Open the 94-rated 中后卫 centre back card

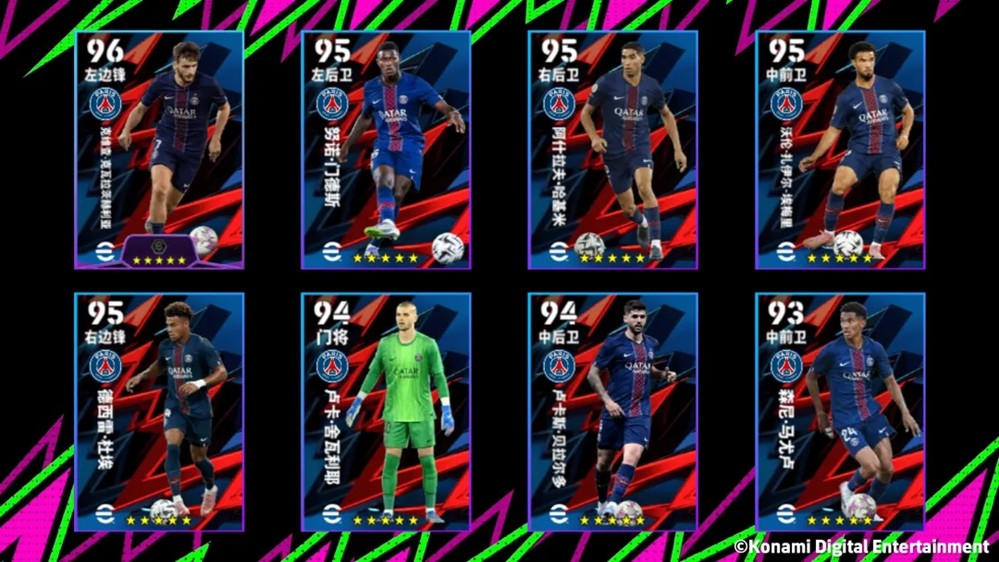(x=613, y=412)
